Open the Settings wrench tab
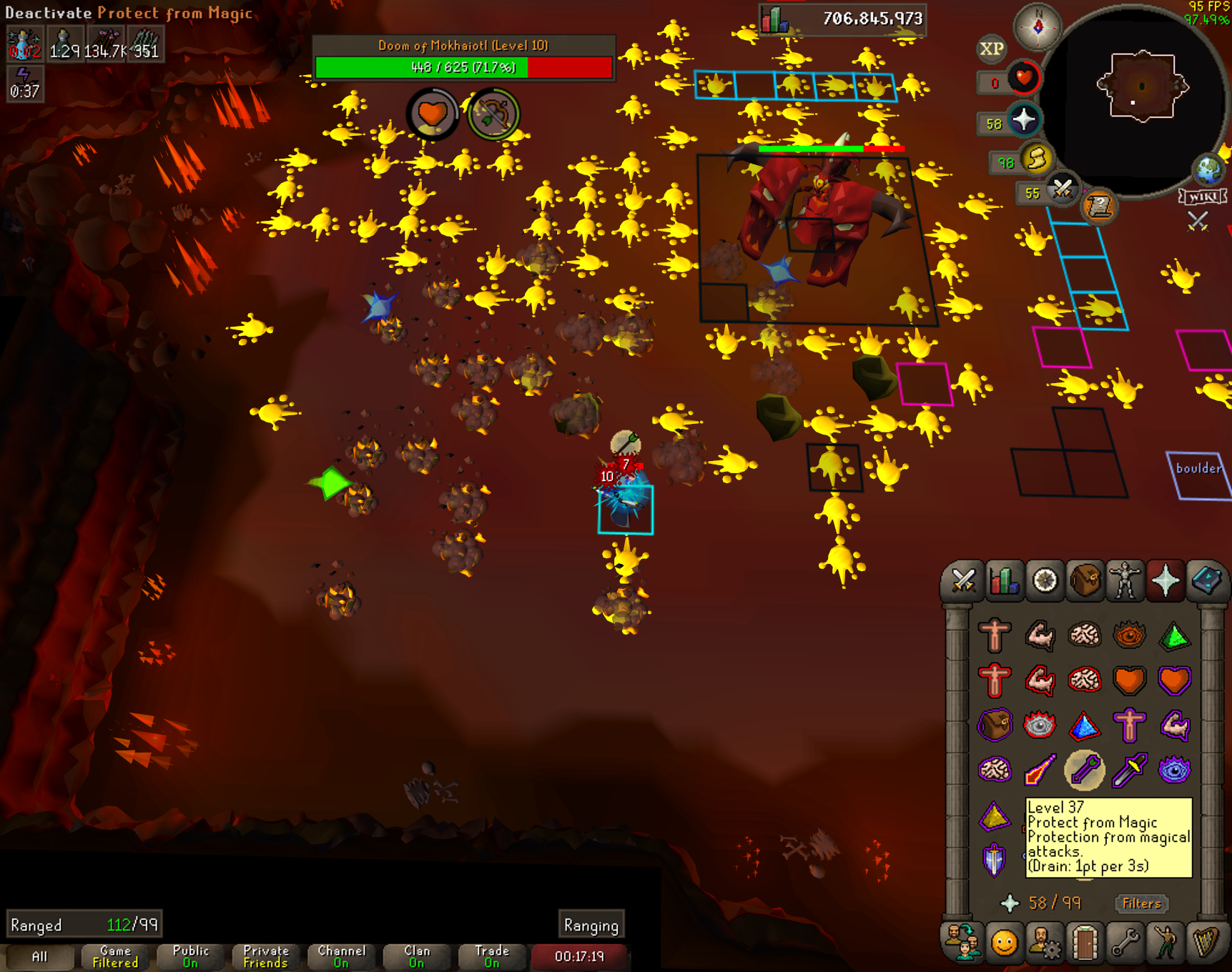Screen dimensions: 1232x972 click(x=1125, y=943)
